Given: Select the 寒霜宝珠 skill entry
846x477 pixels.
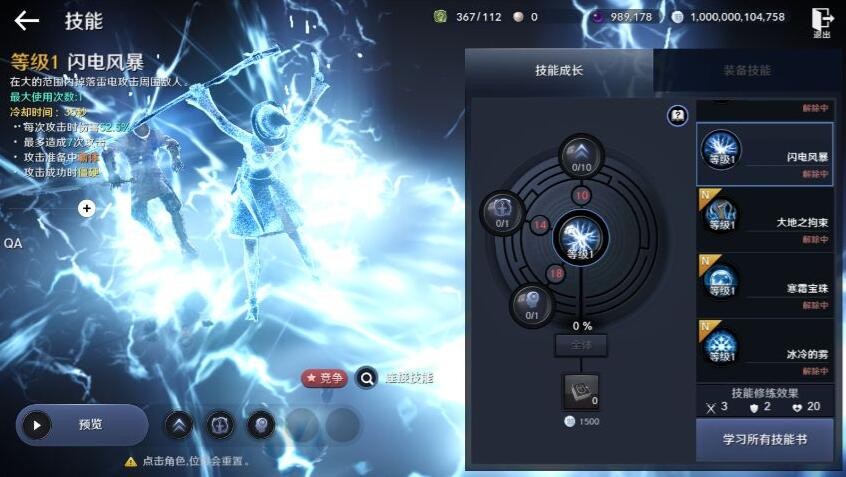Looking at the screenshot, I should coord(765,285).
